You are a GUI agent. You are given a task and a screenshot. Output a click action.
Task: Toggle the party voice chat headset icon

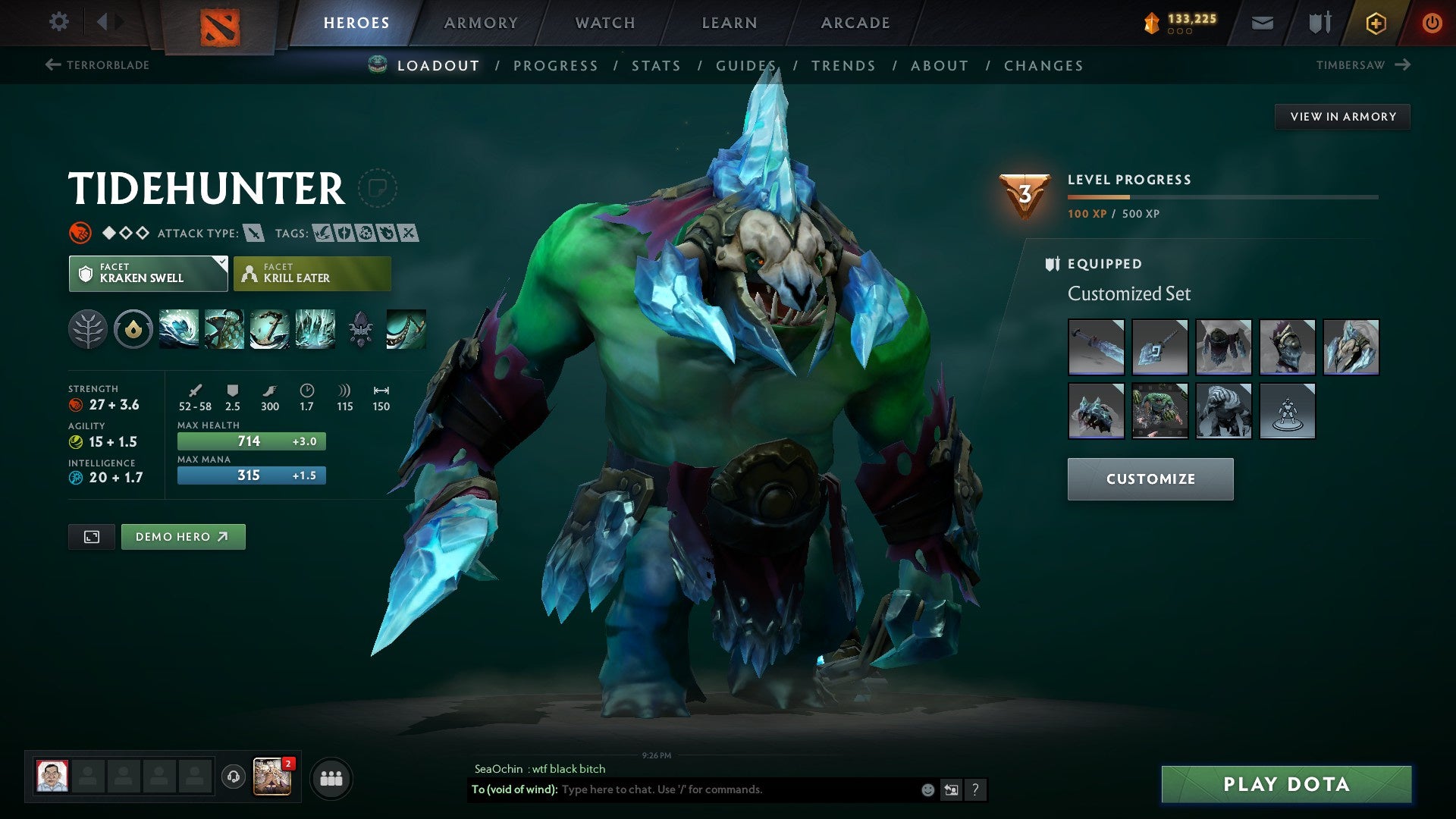tap(233, 776)
